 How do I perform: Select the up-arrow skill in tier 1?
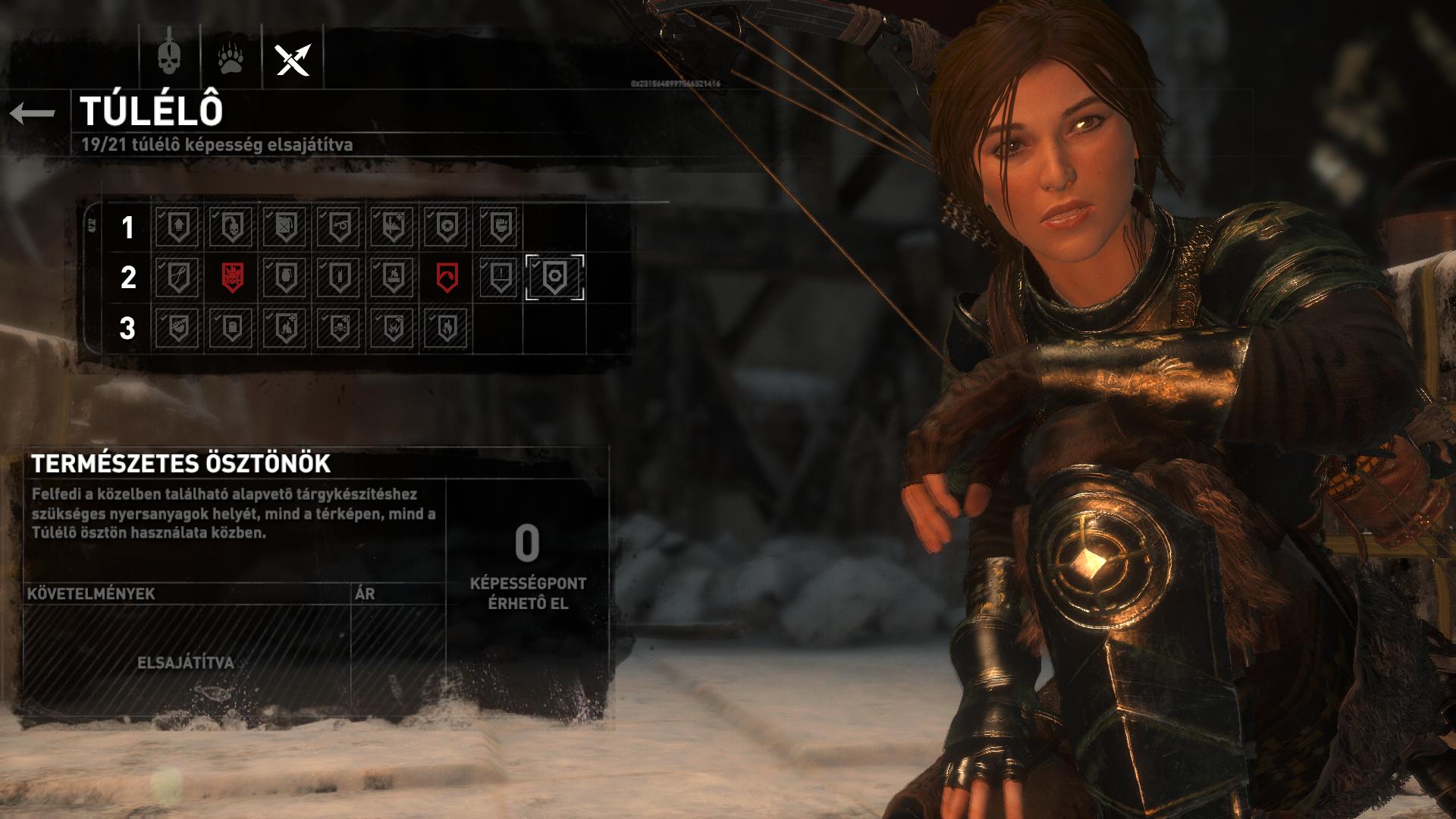(177, 227)
